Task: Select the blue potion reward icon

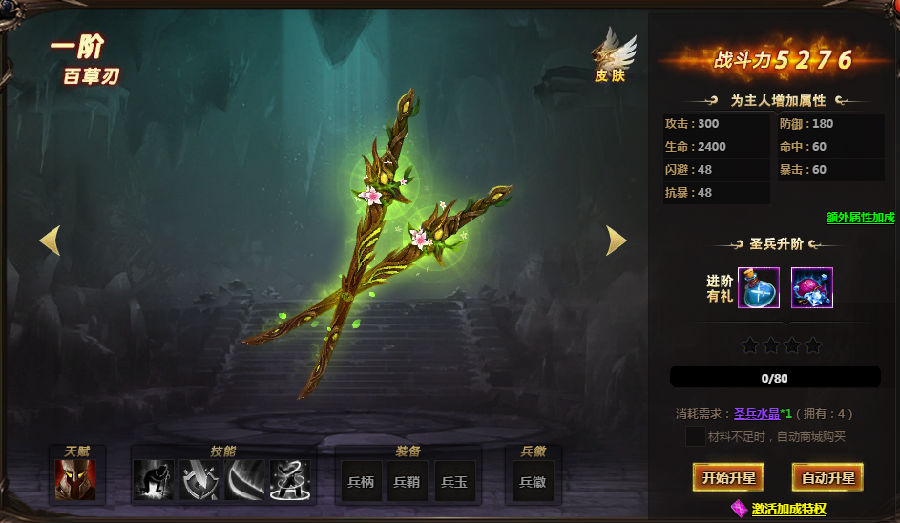Action: (x=758, y=288)
